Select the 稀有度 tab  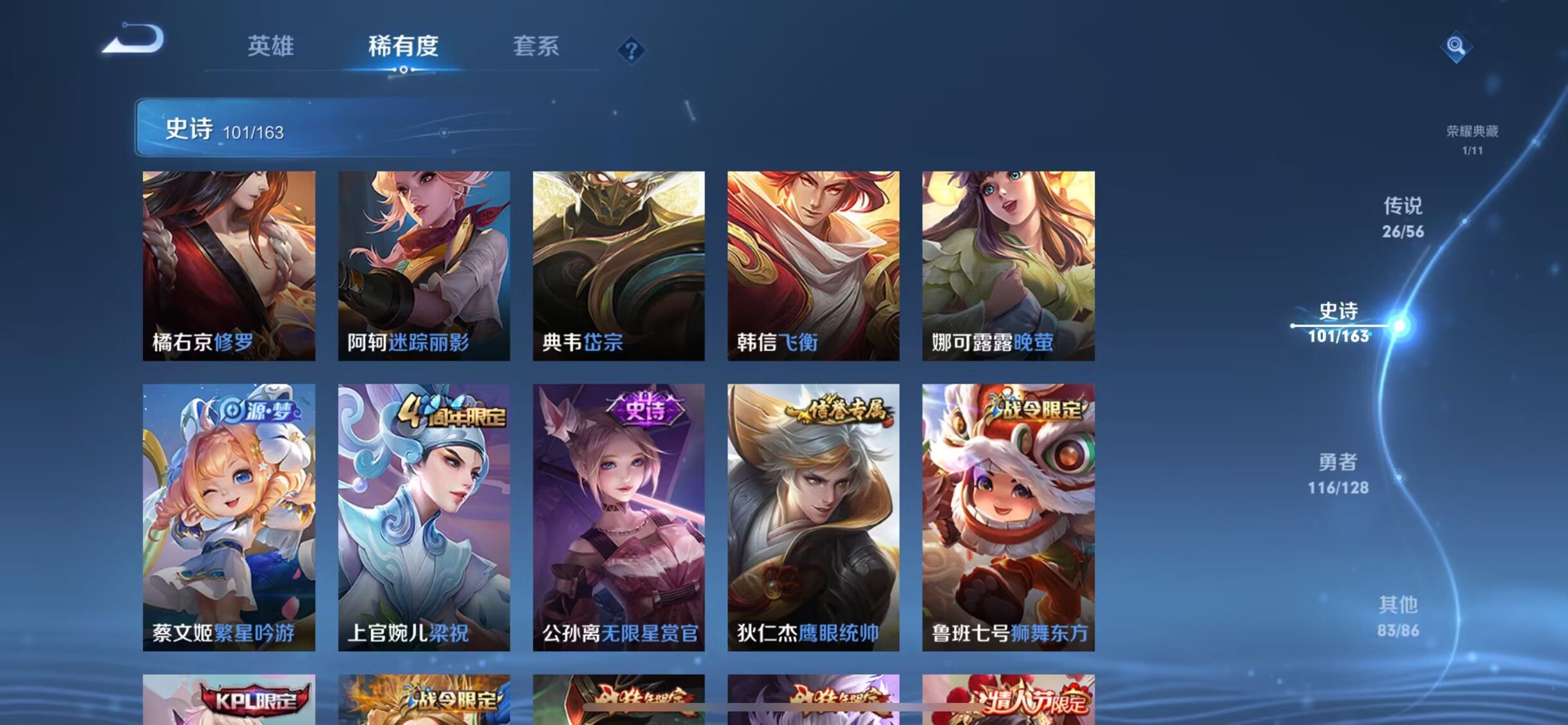pos(404,45)
